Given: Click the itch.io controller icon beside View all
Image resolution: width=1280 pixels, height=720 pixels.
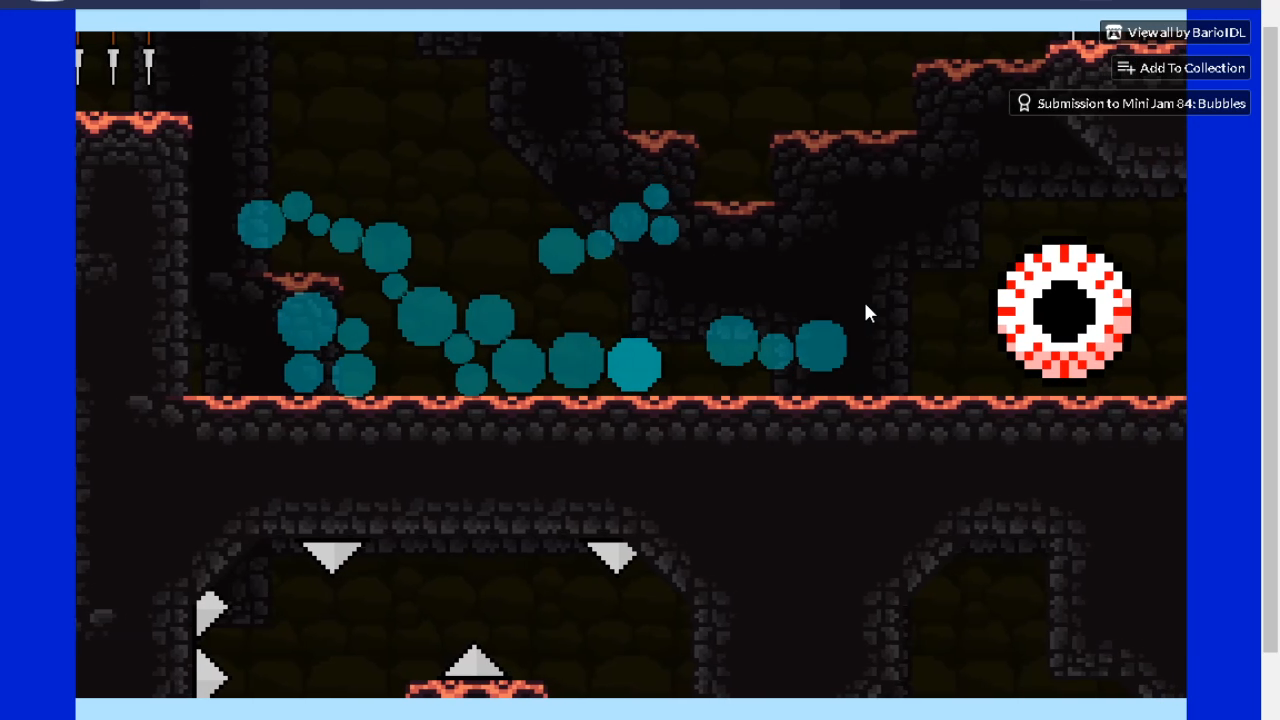Looking at the screenshot, I should (x=1114, y=32).
